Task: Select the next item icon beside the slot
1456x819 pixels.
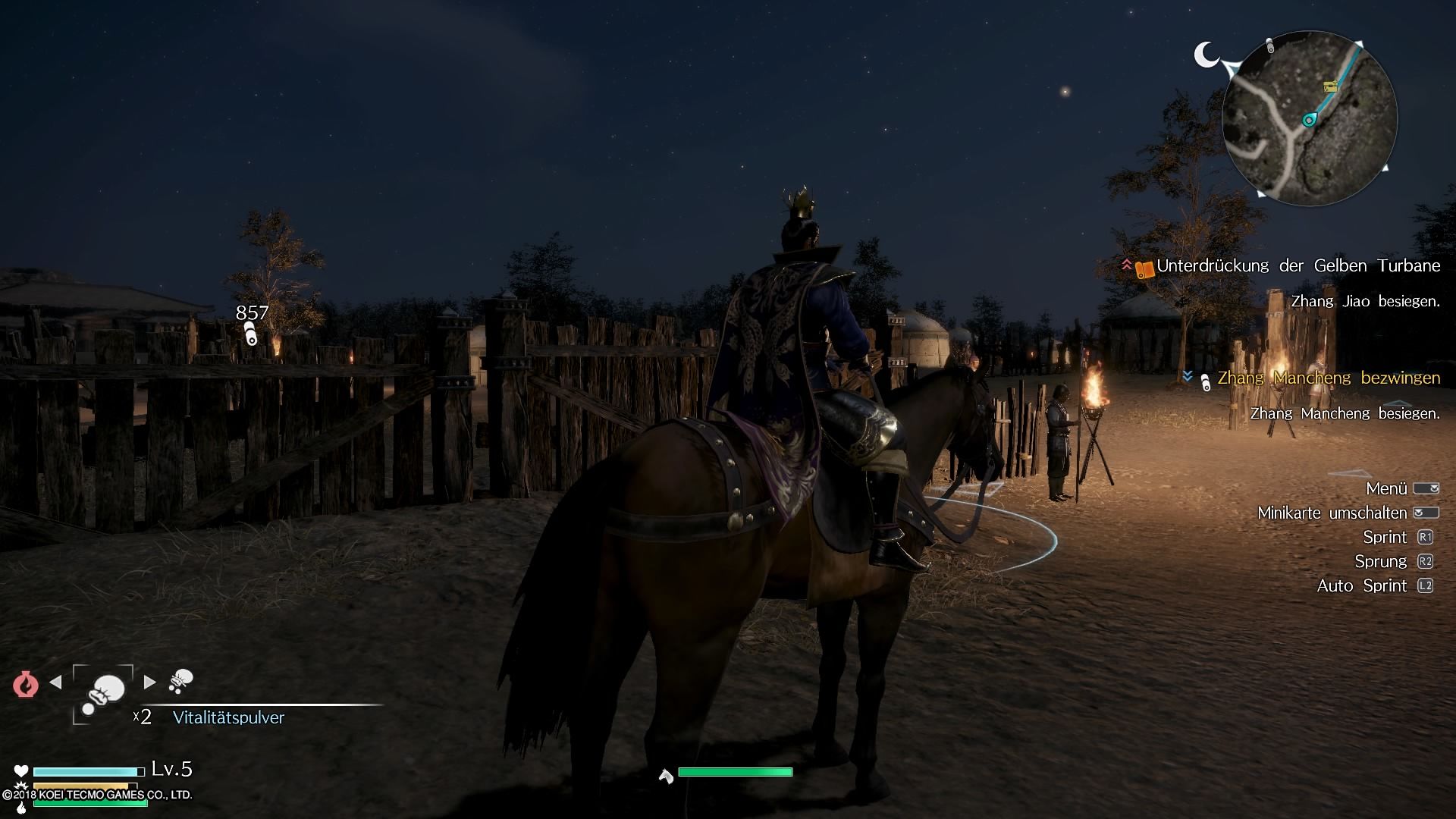Action: click(x=180, y=681)
